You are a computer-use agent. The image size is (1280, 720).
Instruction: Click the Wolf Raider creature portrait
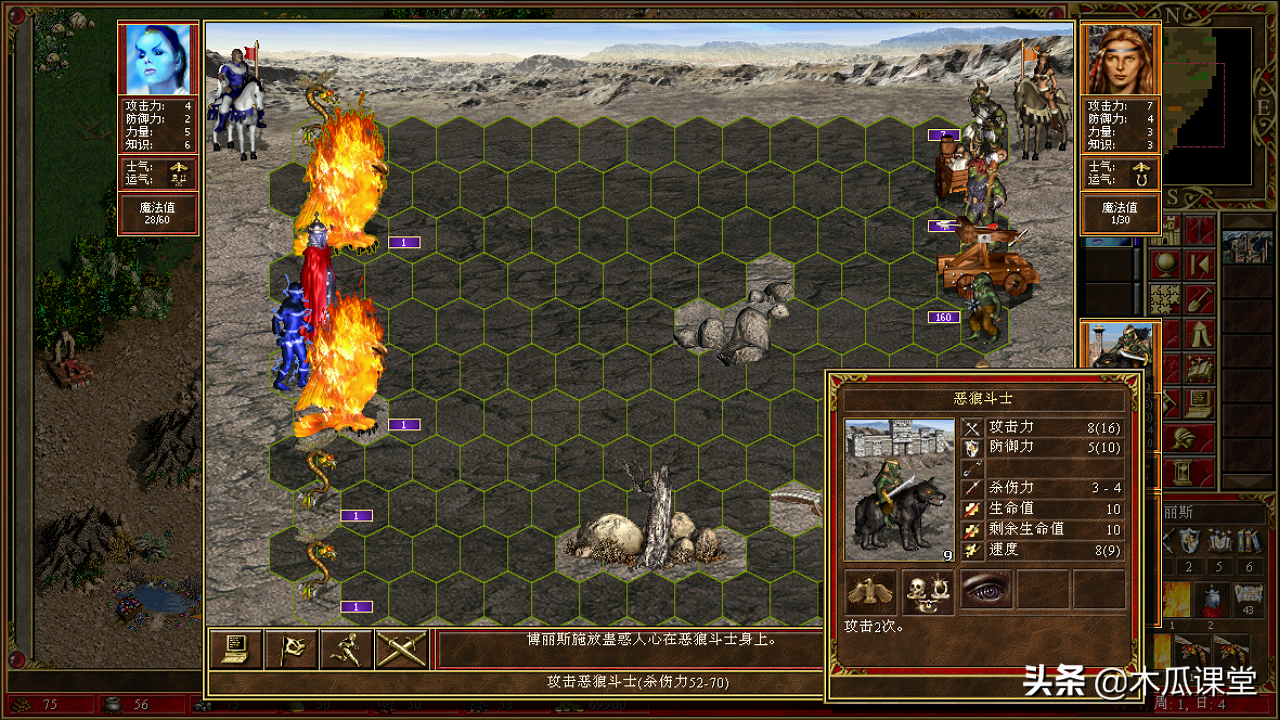click(899, 490)
